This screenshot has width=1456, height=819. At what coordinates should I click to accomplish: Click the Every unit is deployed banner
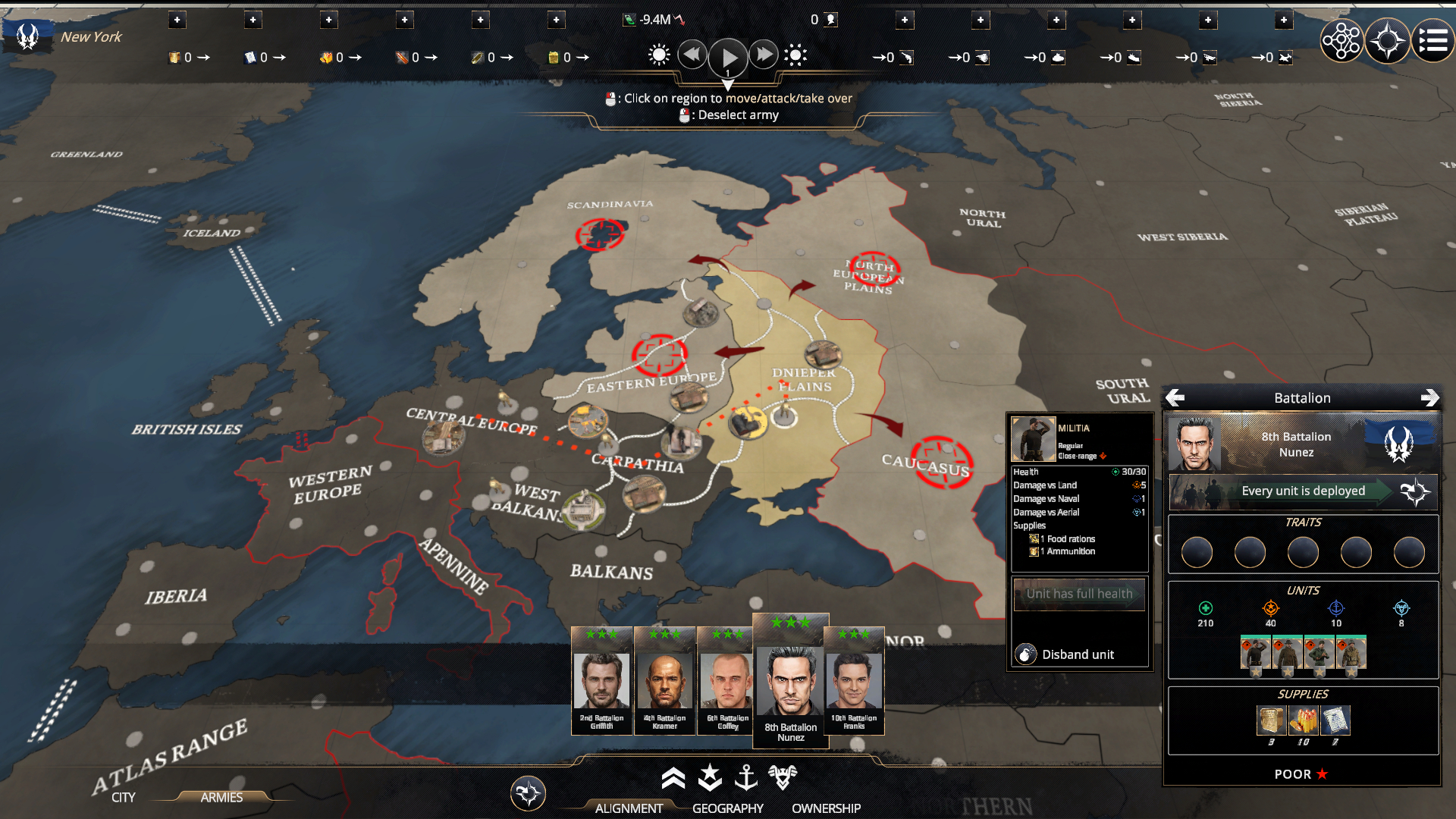(1304, 491)
